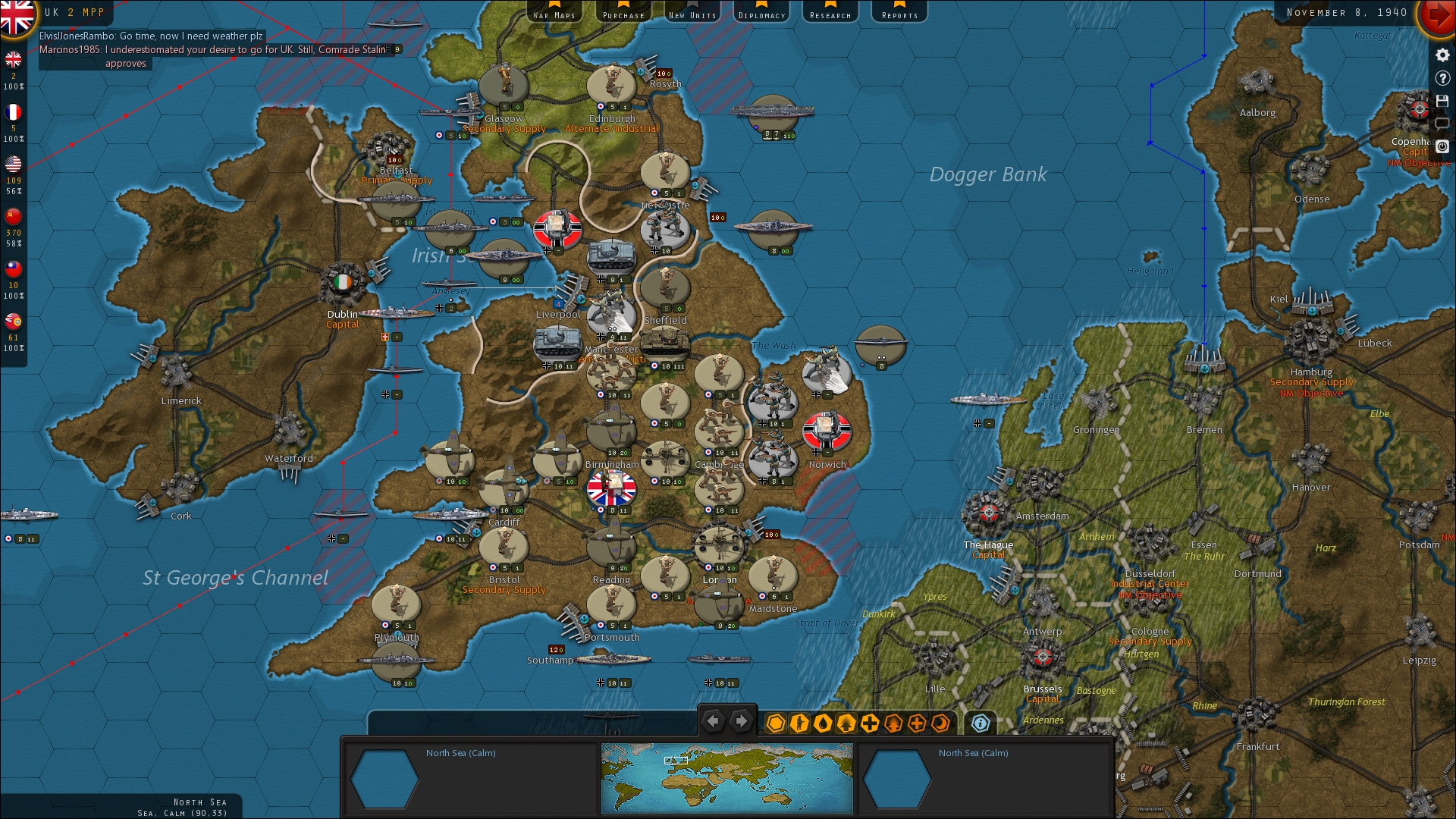Click the water drop supply overlay icon
Image resolution: width=1456 pixels, height=819 pixels.
pyautogui.click(x=823, y=724)
